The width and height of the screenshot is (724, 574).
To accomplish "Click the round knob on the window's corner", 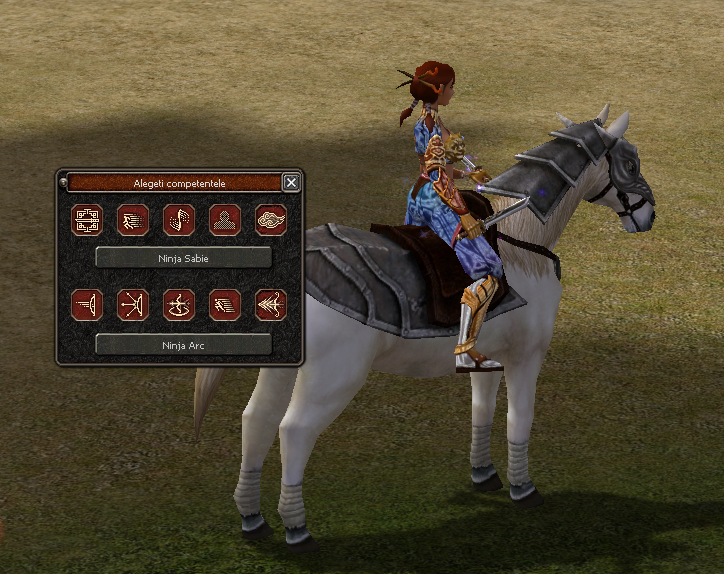I will click(x=64, y=181).
